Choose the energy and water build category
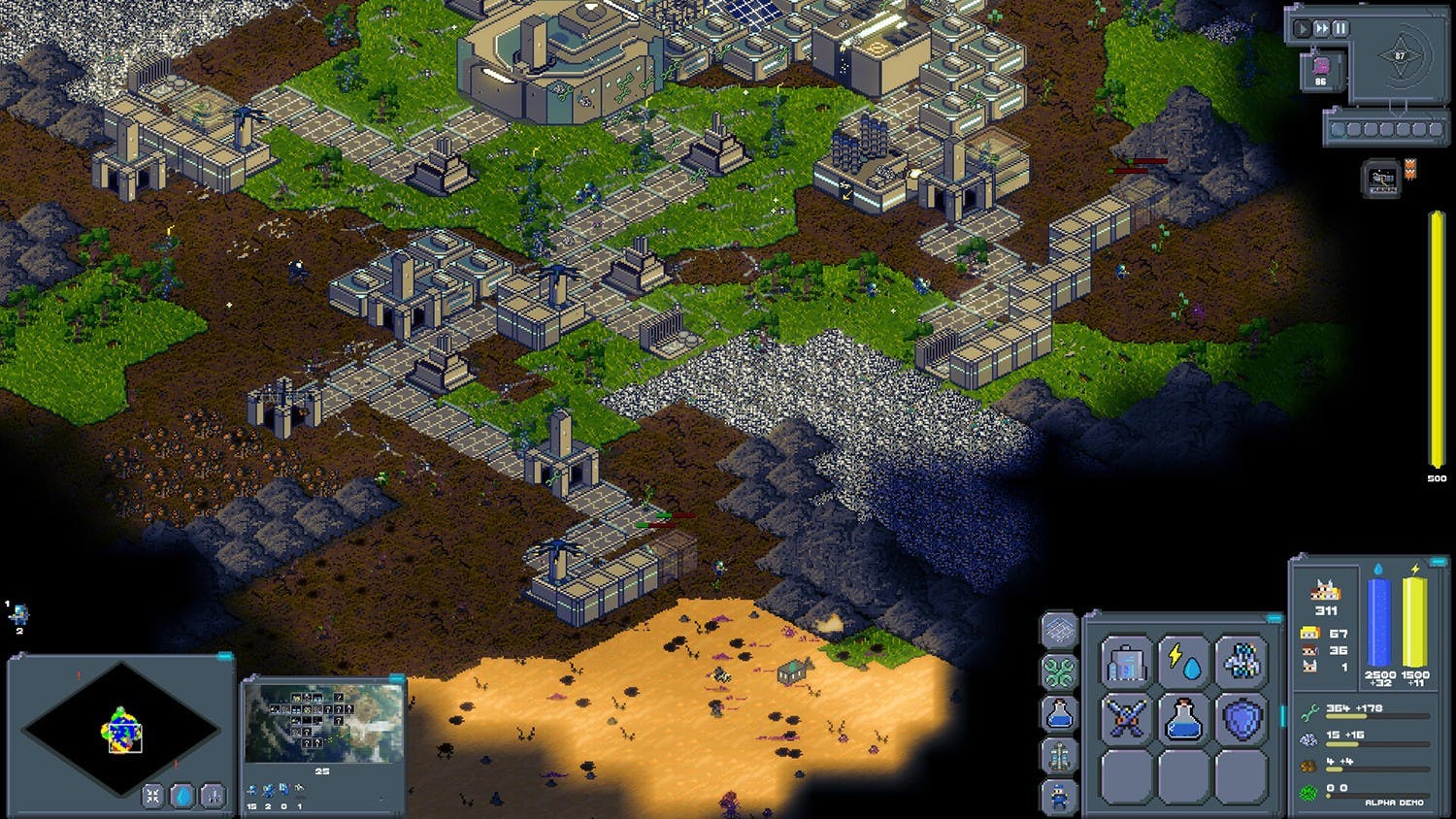The width and height of the screenshot is (1456, 819). pyautogui.click(x=1183, y=664)
